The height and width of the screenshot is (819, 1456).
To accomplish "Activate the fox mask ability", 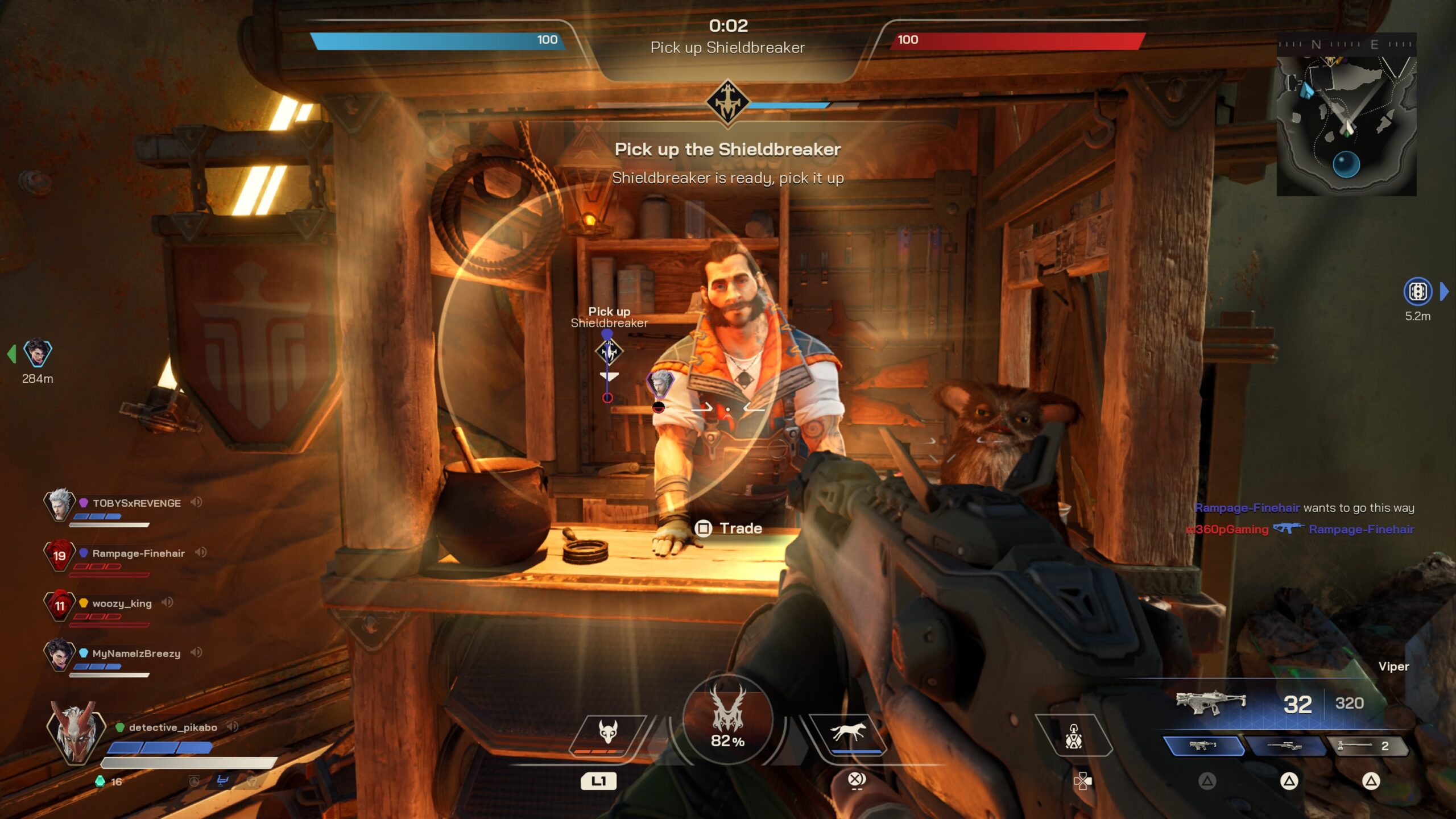I will (607, 734).
